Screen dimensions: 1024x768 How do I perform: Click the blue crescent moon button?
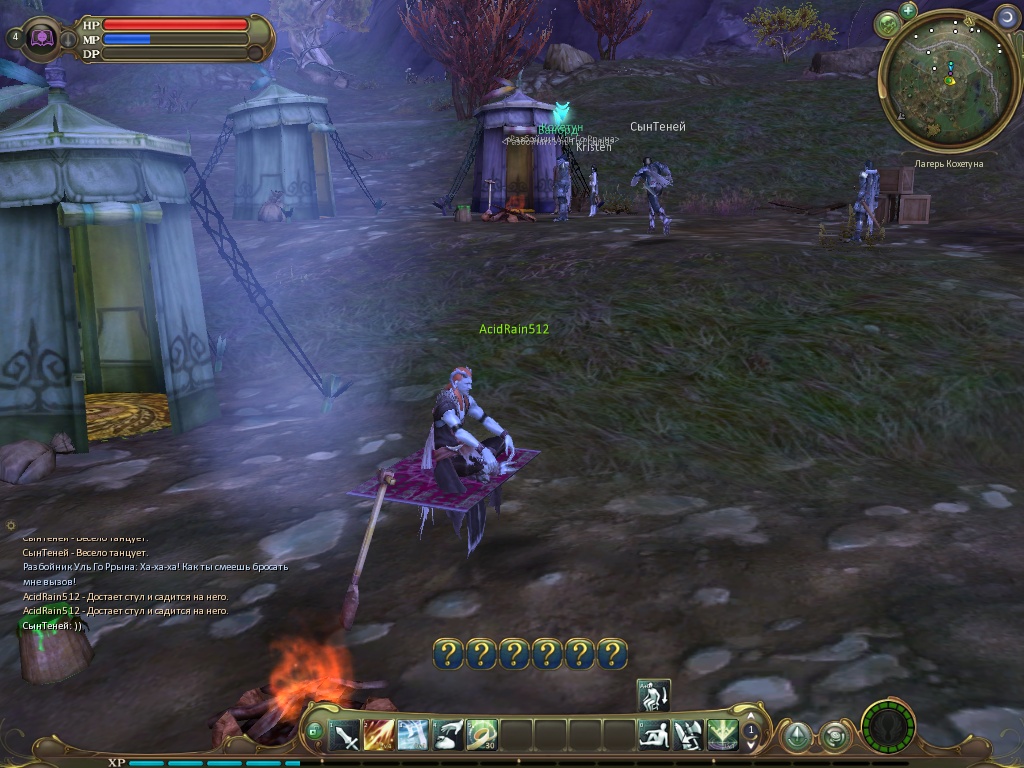[1006, 17]
